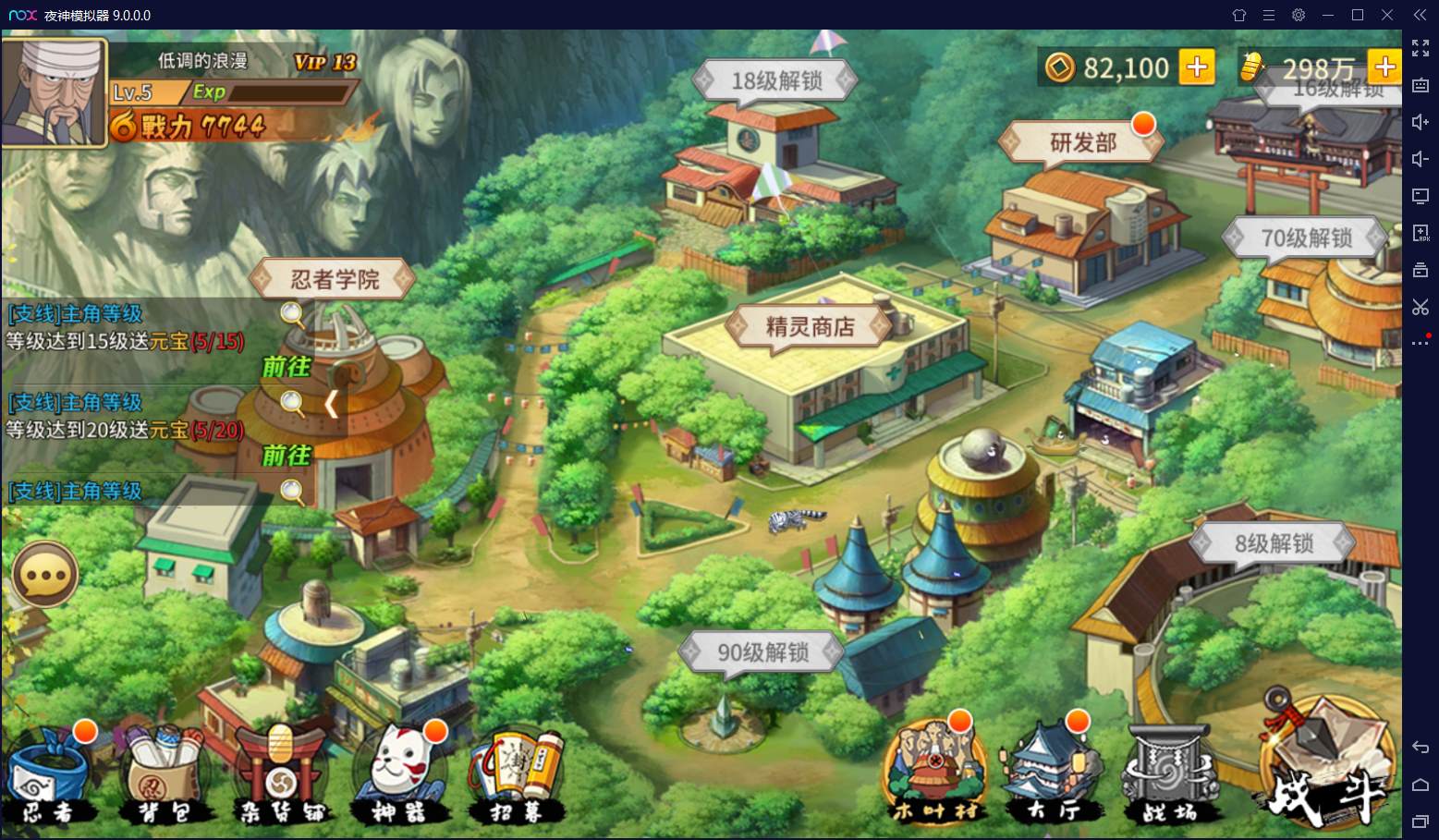
Task: Collapse the quest tracker panel arrow
Action: [x=332, y=404]
